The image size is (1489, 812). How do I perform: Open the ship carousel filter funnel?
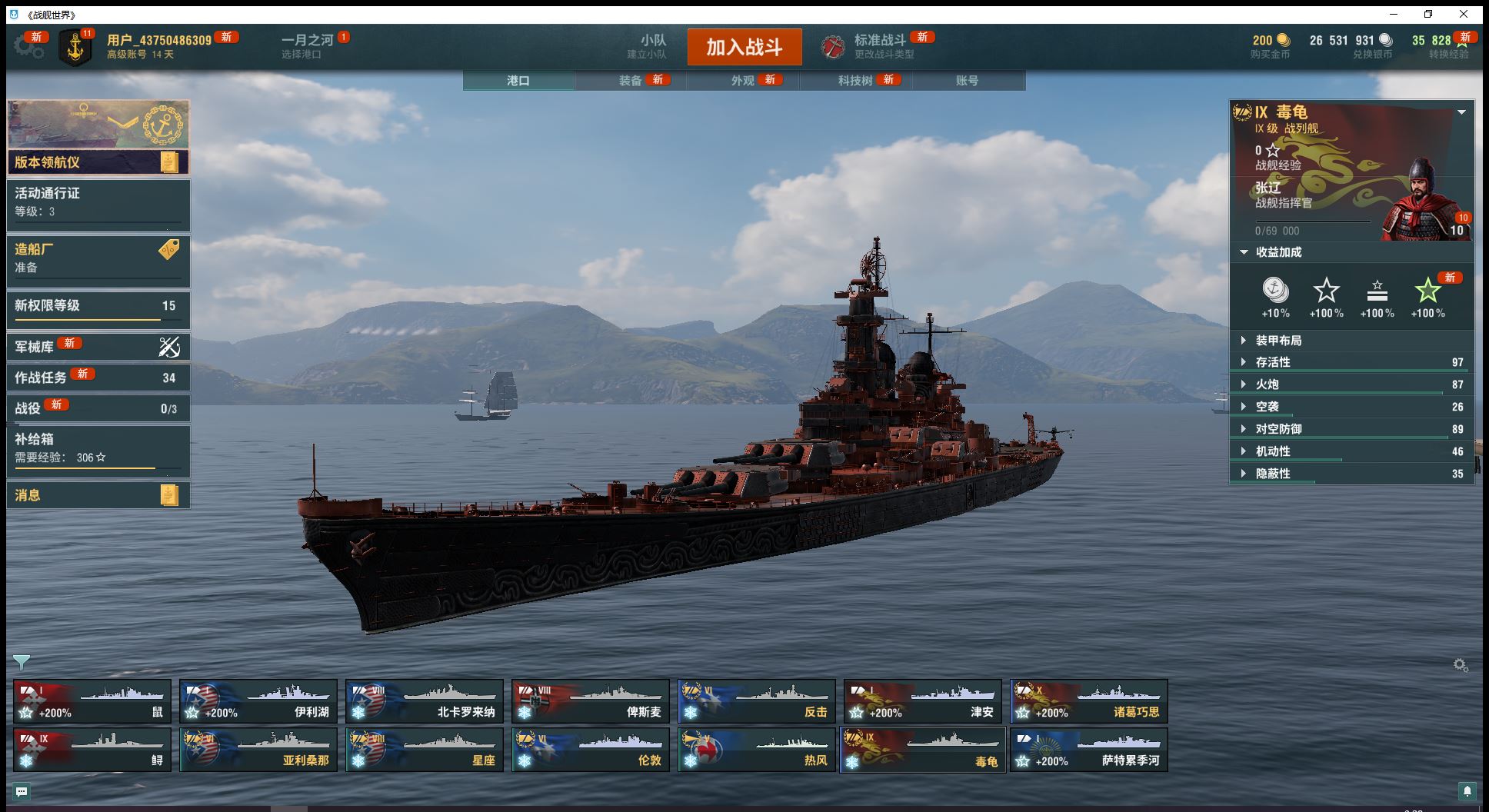(22, 662)
